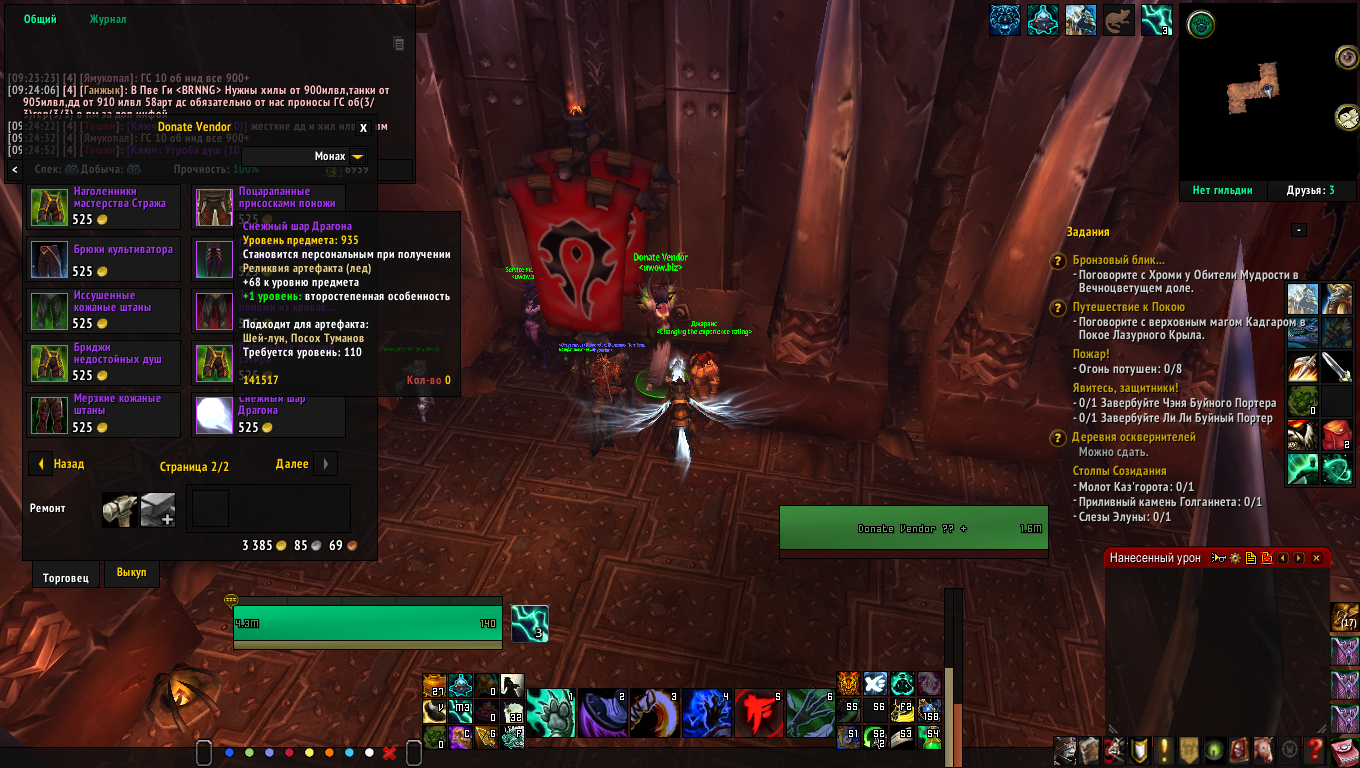Close the Donate Vendor window
This screenshot has height=768, width=1360.
[363, 128]
